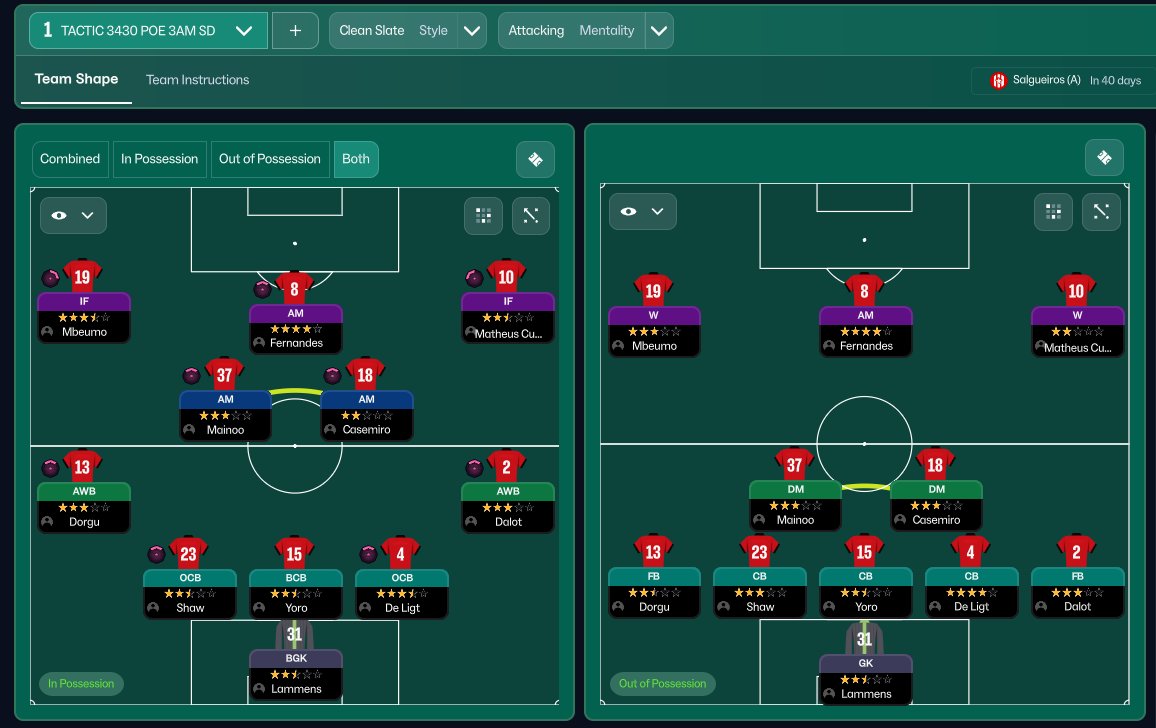Choose the Out of Possession view
The image size is (1156, 728).
(270, 159)
